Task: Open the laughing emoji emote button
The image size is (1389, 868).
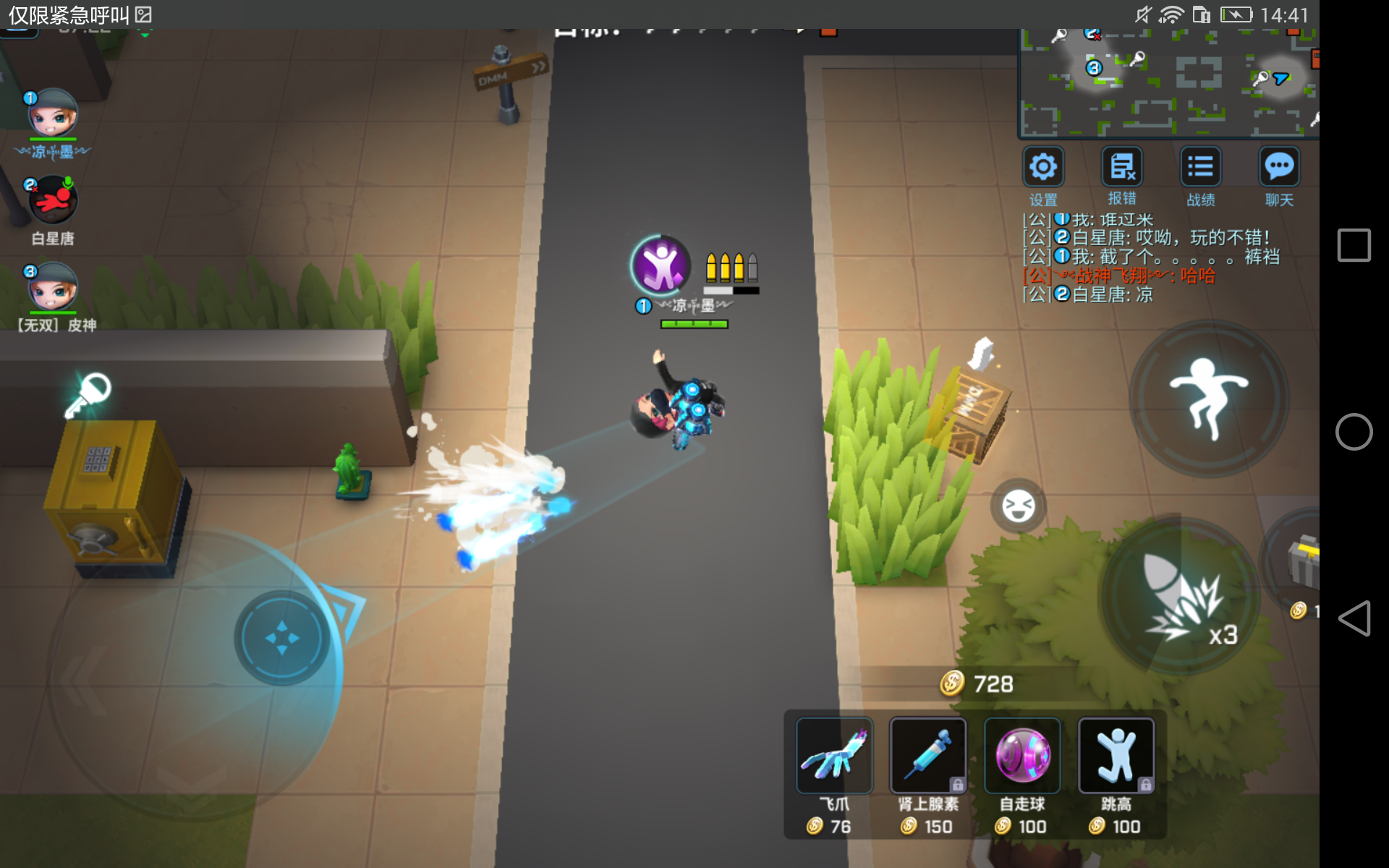Action: tap(1018, 506)
